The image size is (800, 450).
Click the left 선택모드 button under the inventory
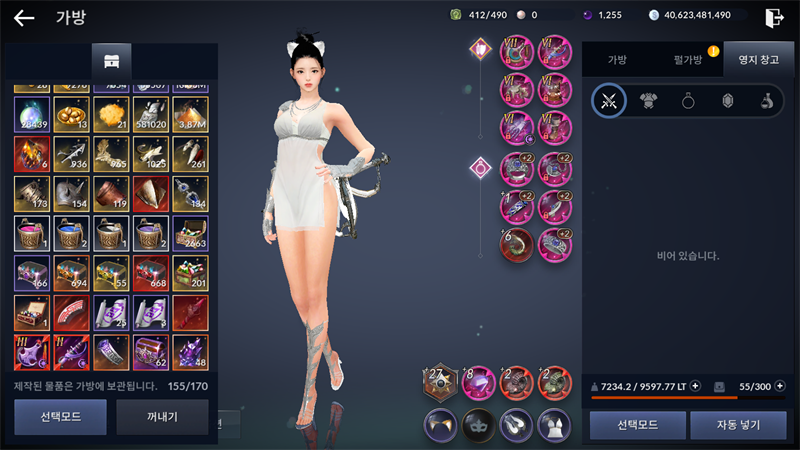point(60,417)
